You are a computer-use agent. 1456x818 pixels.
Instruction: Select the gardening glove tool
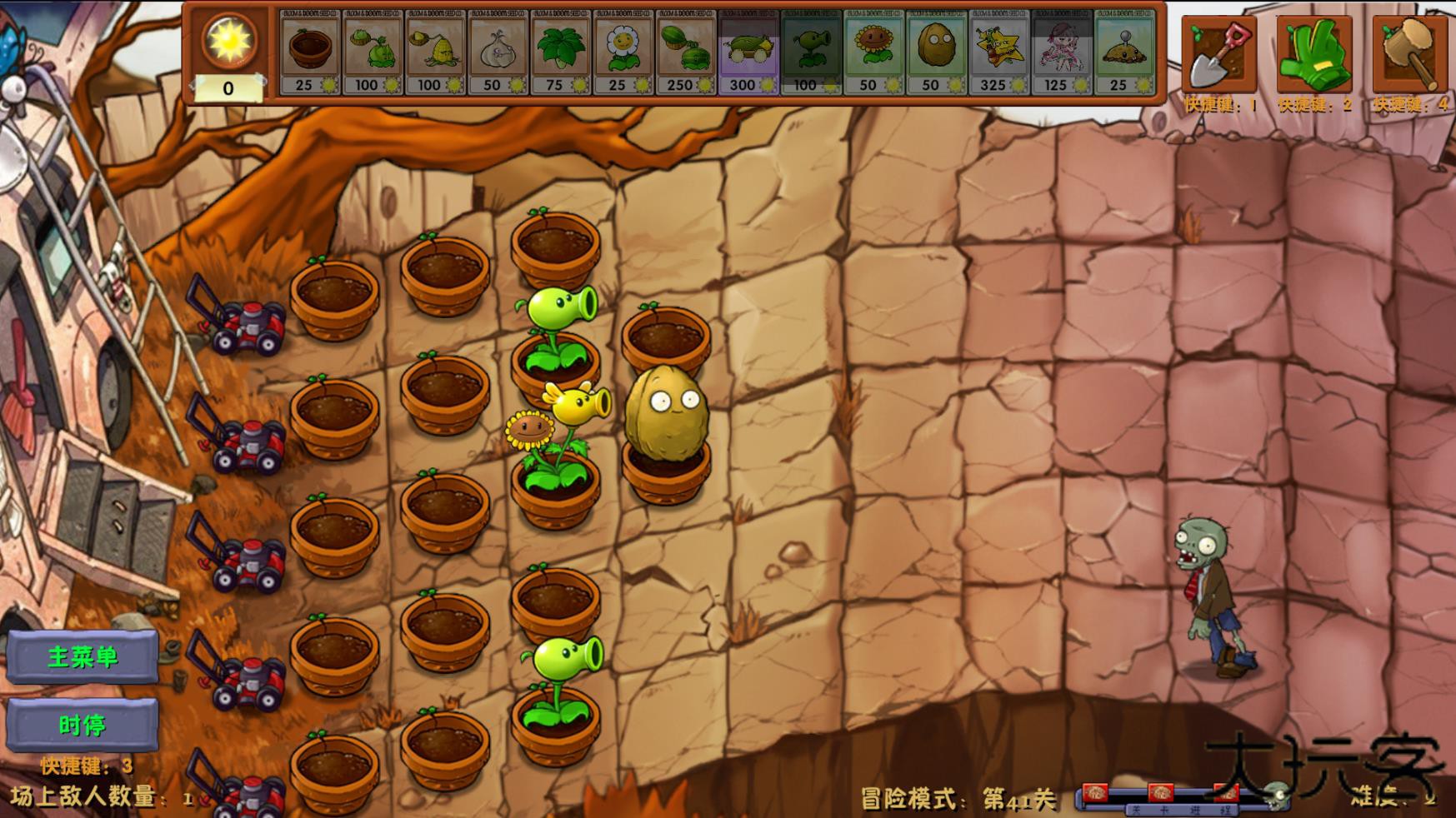1313,52
